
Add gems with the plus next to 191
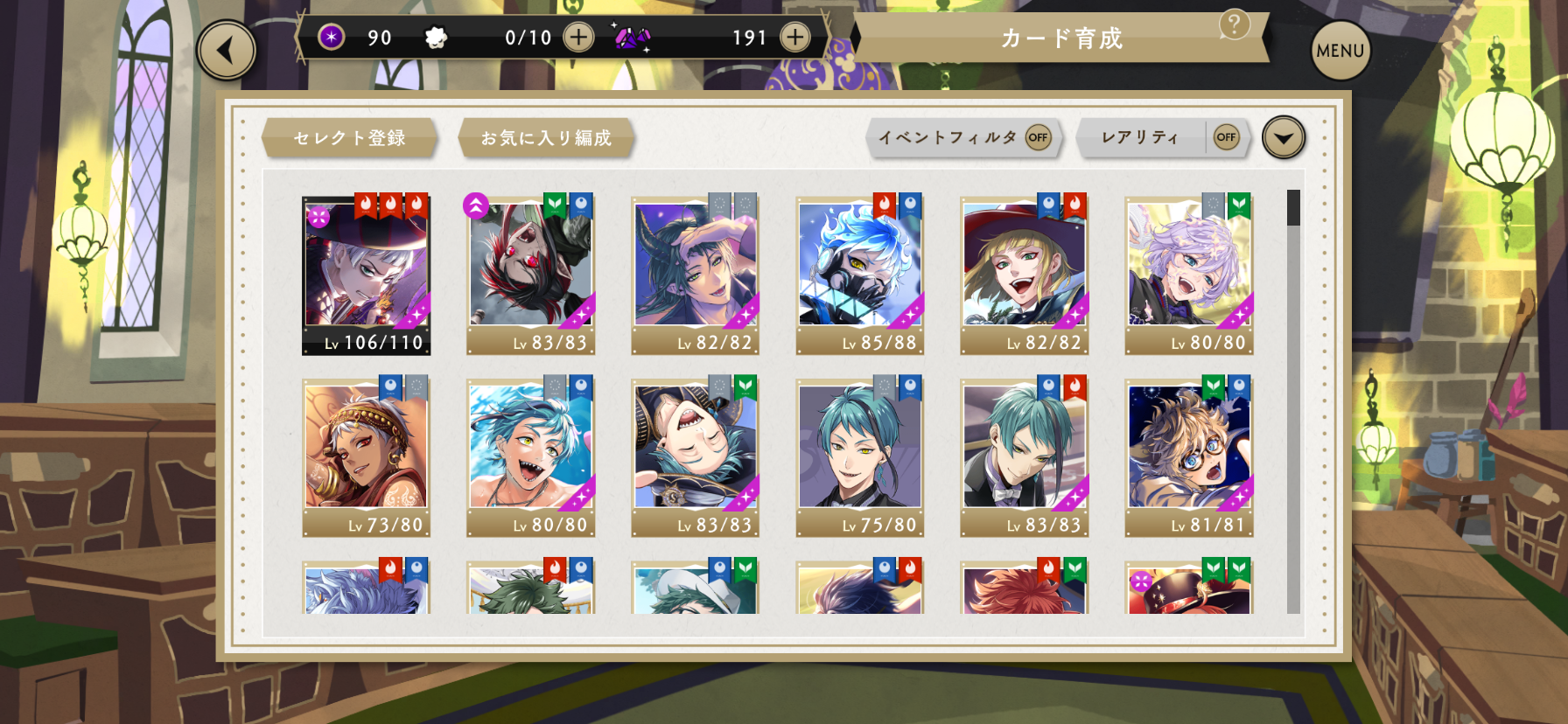(x=794, y=38)
